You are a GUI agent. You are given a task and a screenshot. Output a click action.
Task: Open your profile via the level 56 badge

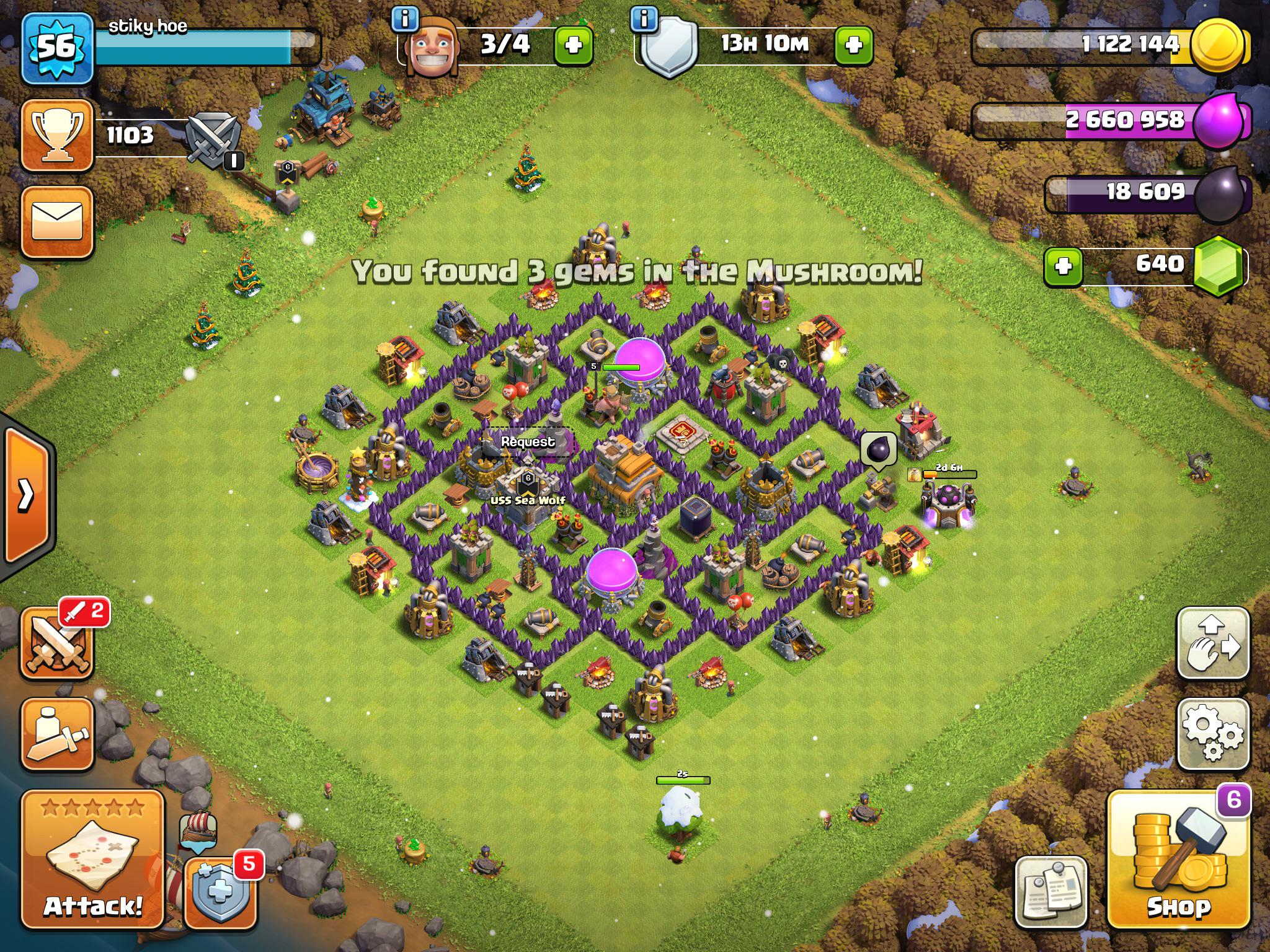click(59, 46)
